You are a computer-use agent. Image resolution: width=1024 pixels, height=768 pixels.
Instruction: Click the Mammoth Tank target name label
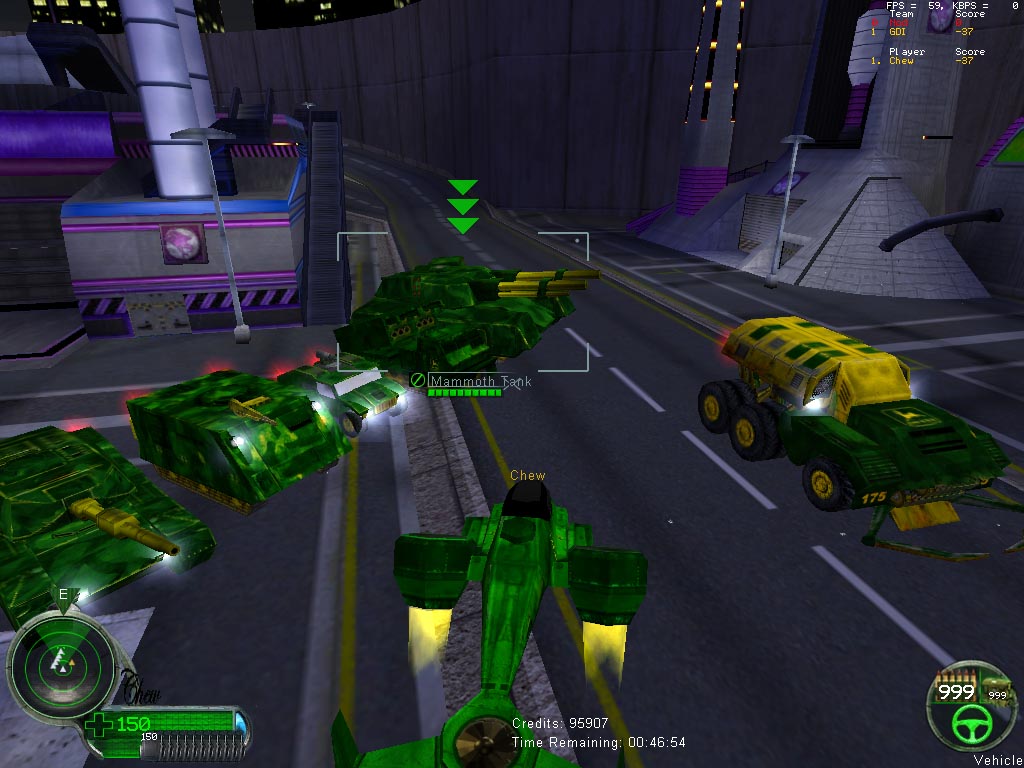point(480,381)
